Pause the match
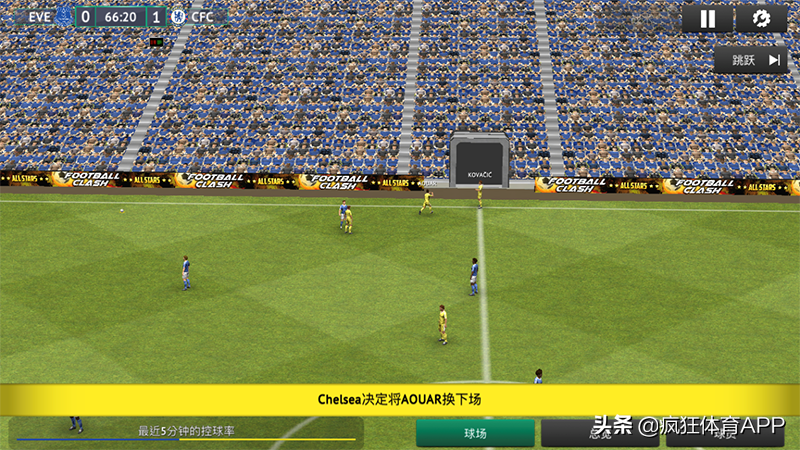The width and height of the screenshot is (800, 450). [x=708, y=19]
